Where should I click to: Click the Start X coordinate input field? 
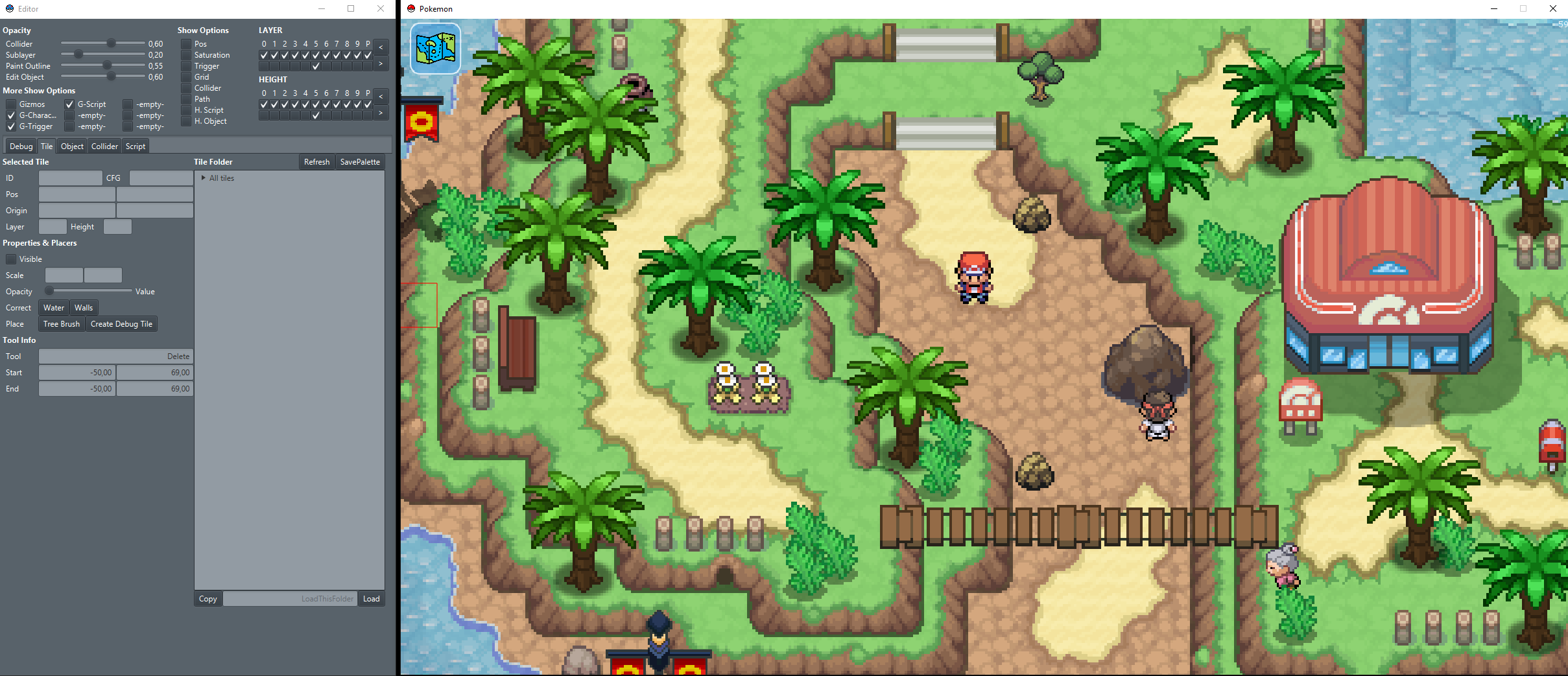click(76, 372)
